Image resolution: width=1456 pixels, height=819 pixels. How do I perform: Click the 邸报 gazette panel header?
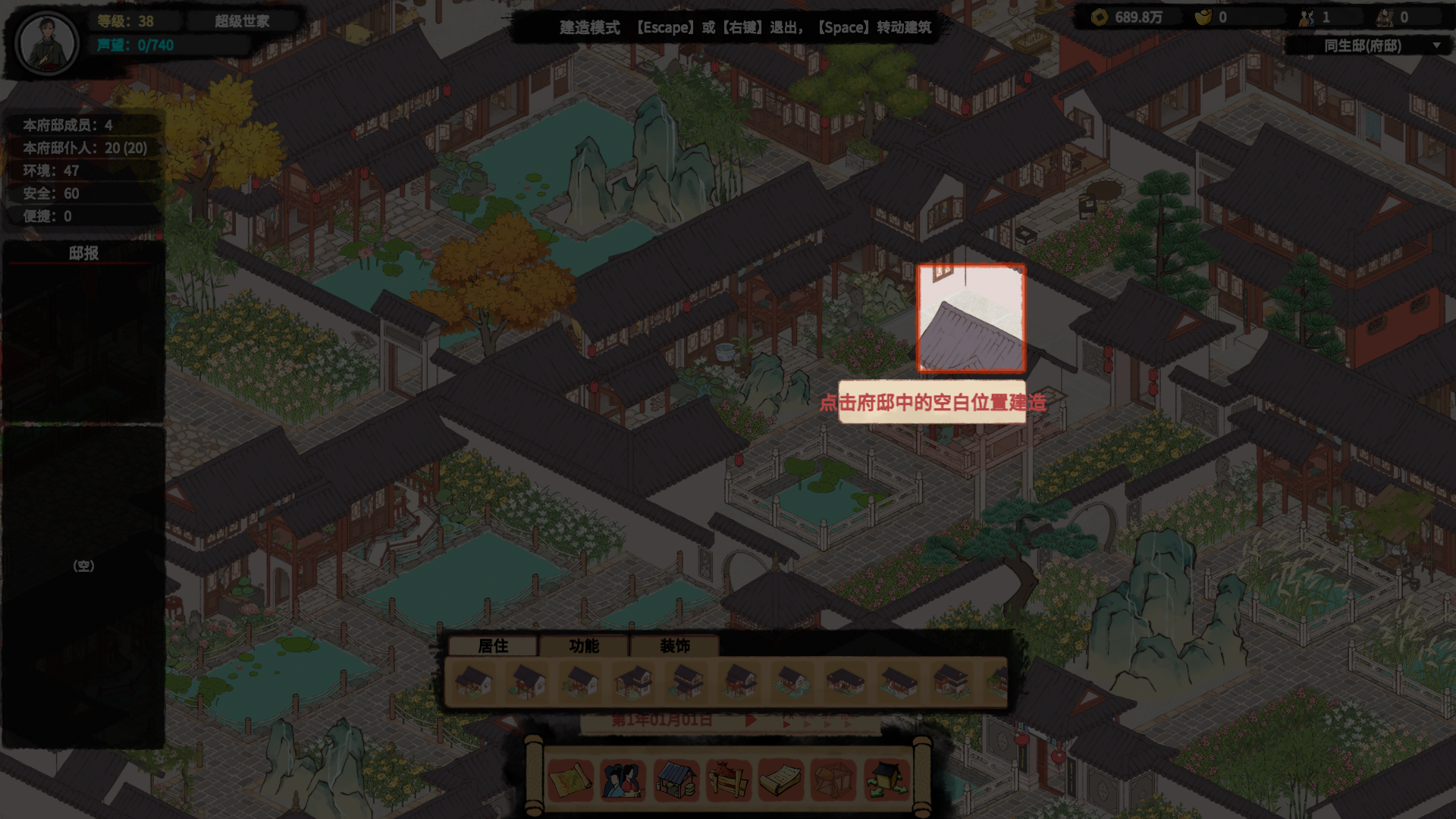(x=83, y=253)
